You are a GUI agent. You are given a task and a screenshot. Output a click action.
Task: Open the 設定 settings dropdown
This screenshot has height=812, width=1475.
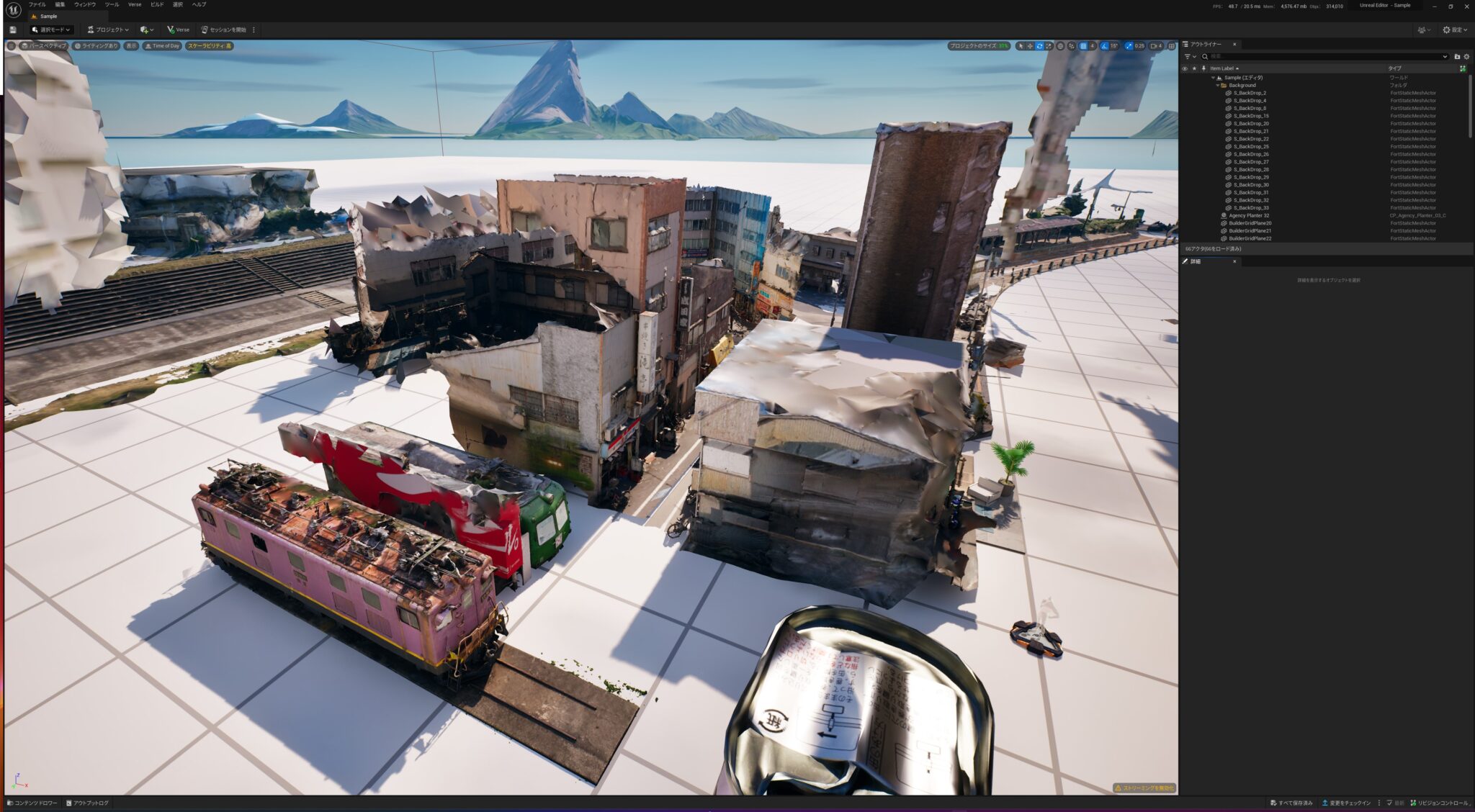1456,30
